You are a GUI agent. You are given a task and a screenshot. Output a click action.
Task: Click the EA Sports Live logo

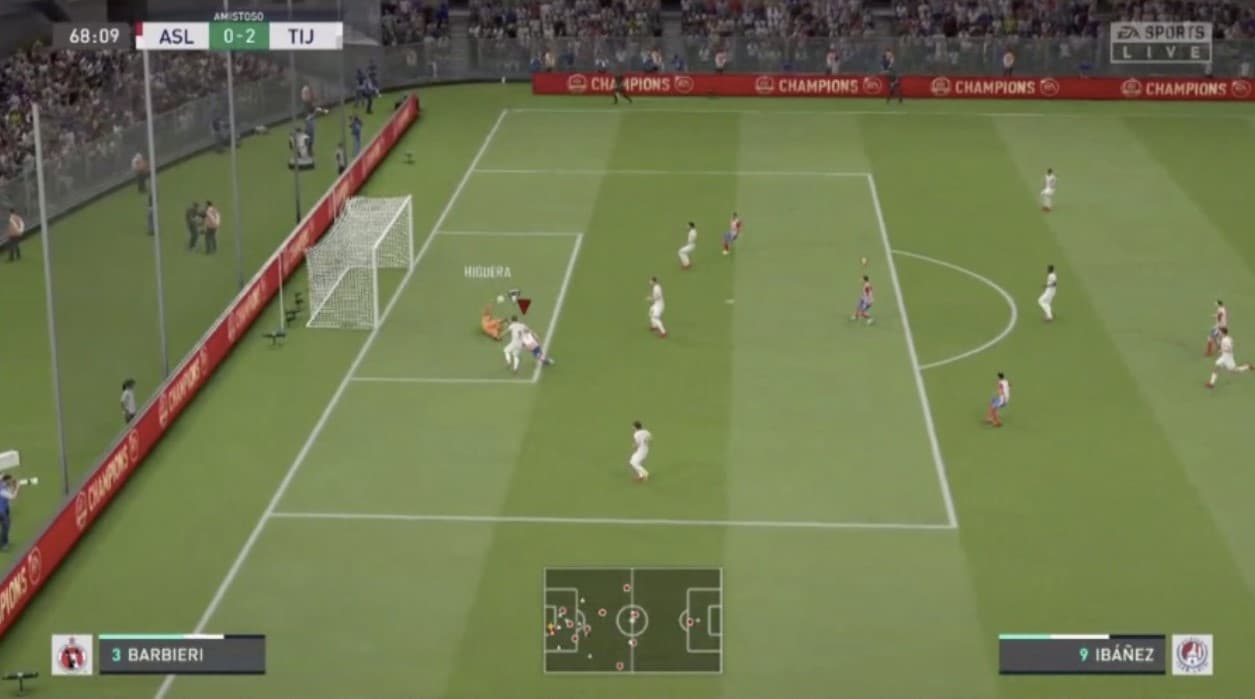[x=1160, y=43]
